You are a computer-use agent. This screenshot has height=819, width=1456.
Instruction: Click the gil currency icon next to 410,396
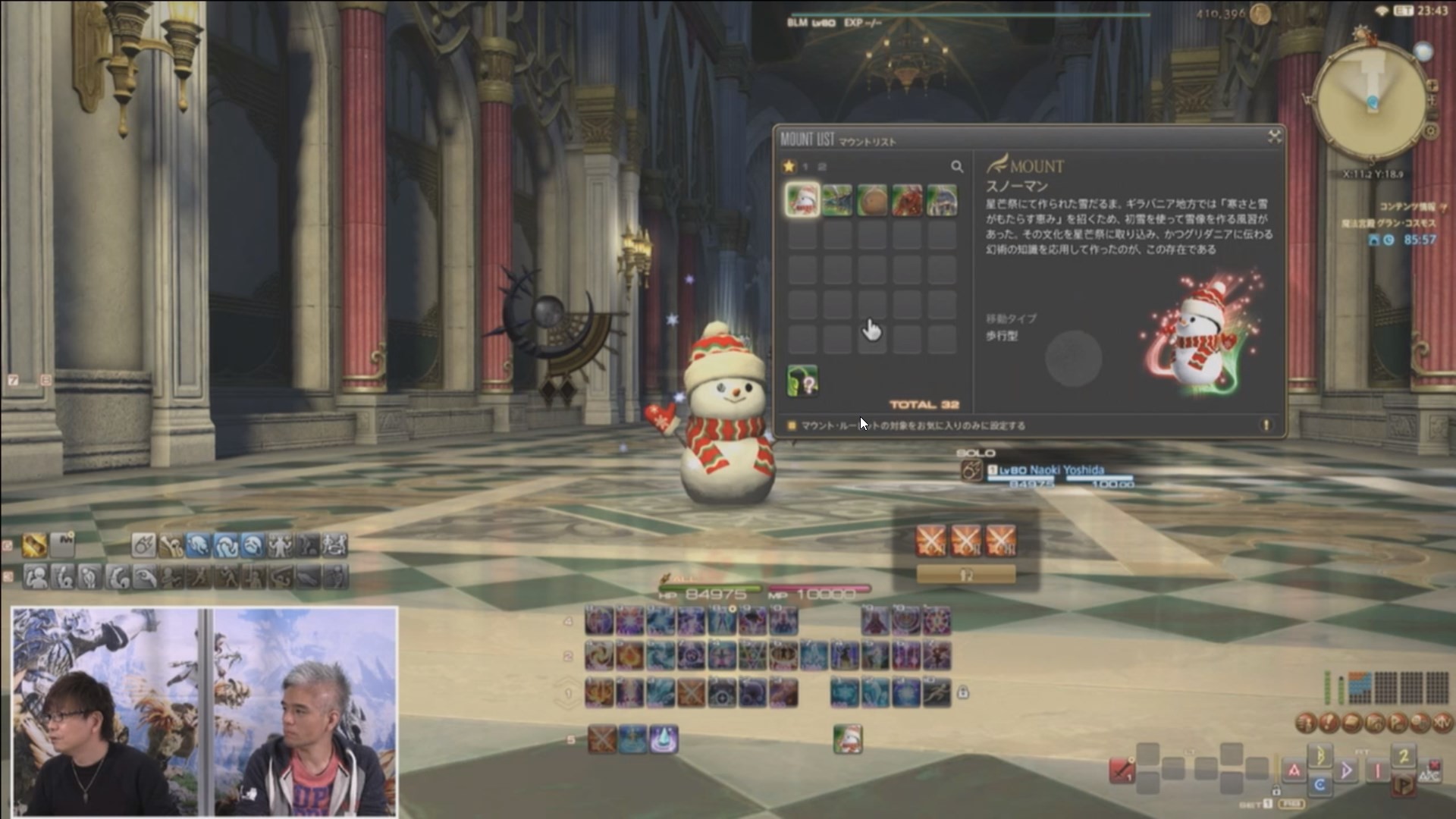click(x=1260, y=15)
